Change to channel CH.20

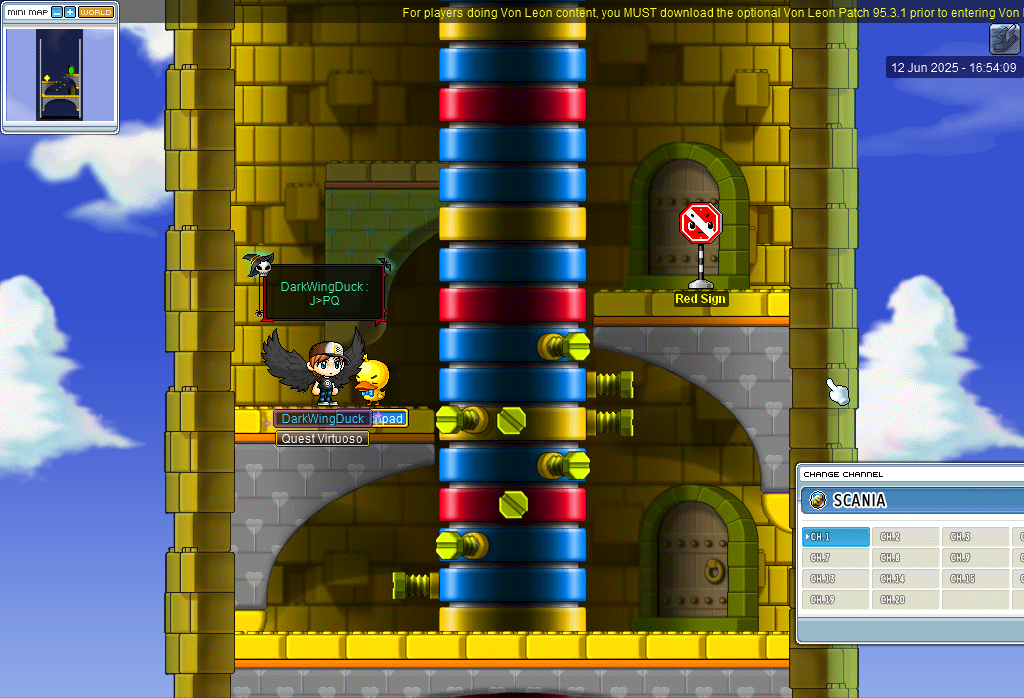pos(905,600)
